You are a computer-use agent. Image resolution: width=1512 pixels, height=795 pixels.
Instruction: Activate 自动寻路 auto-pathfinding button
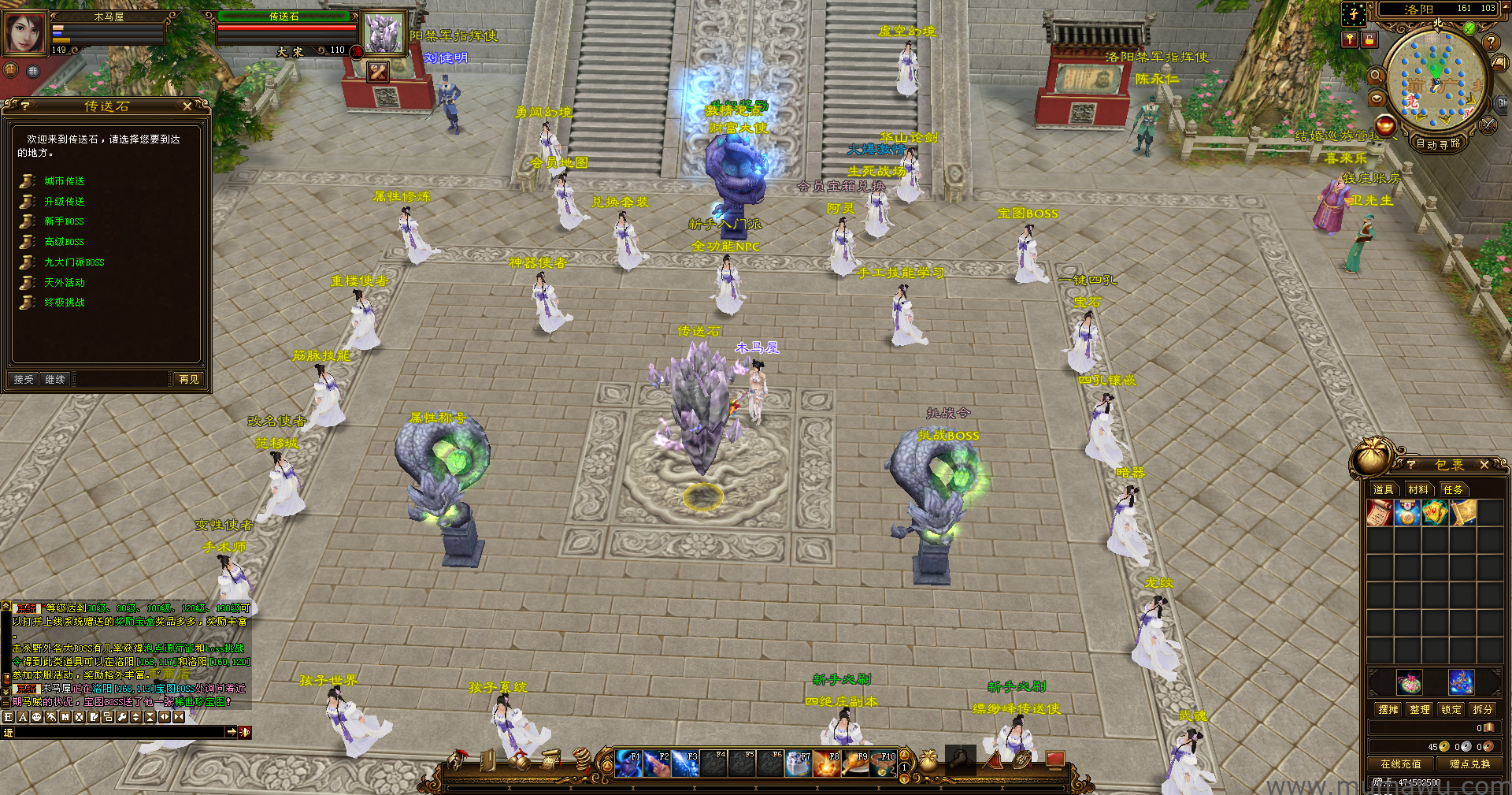tap(1438, 143)
